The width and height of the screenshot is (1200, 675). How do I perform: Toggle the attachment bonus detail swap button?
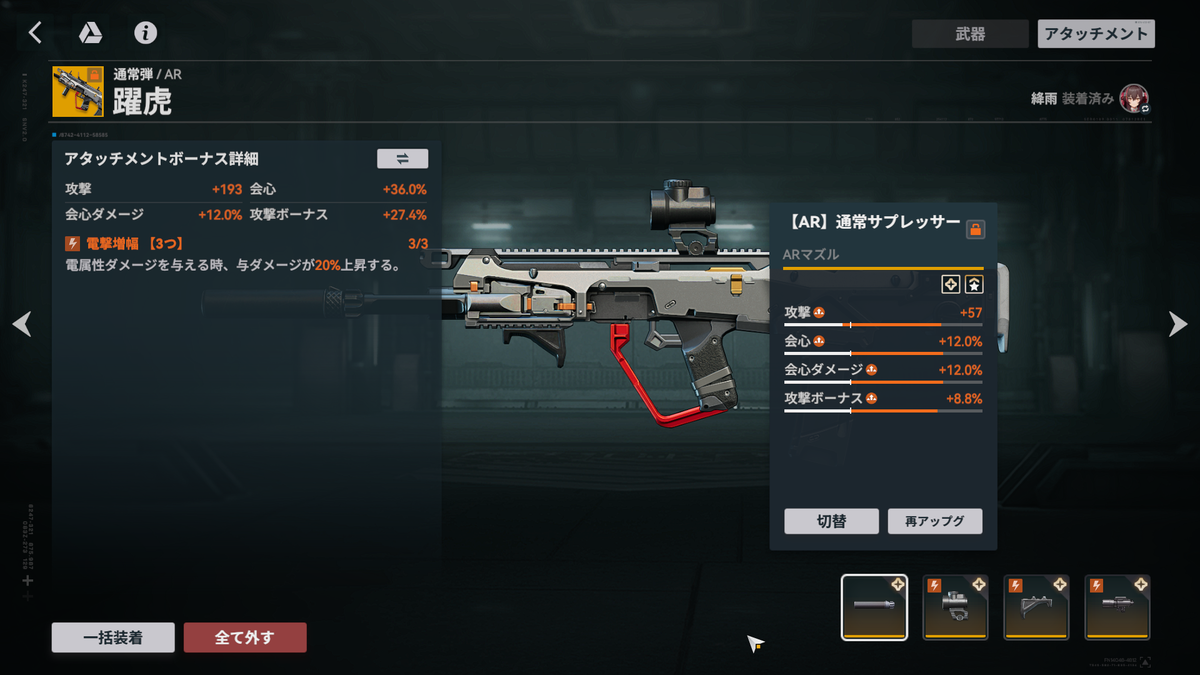coord(402,158)
